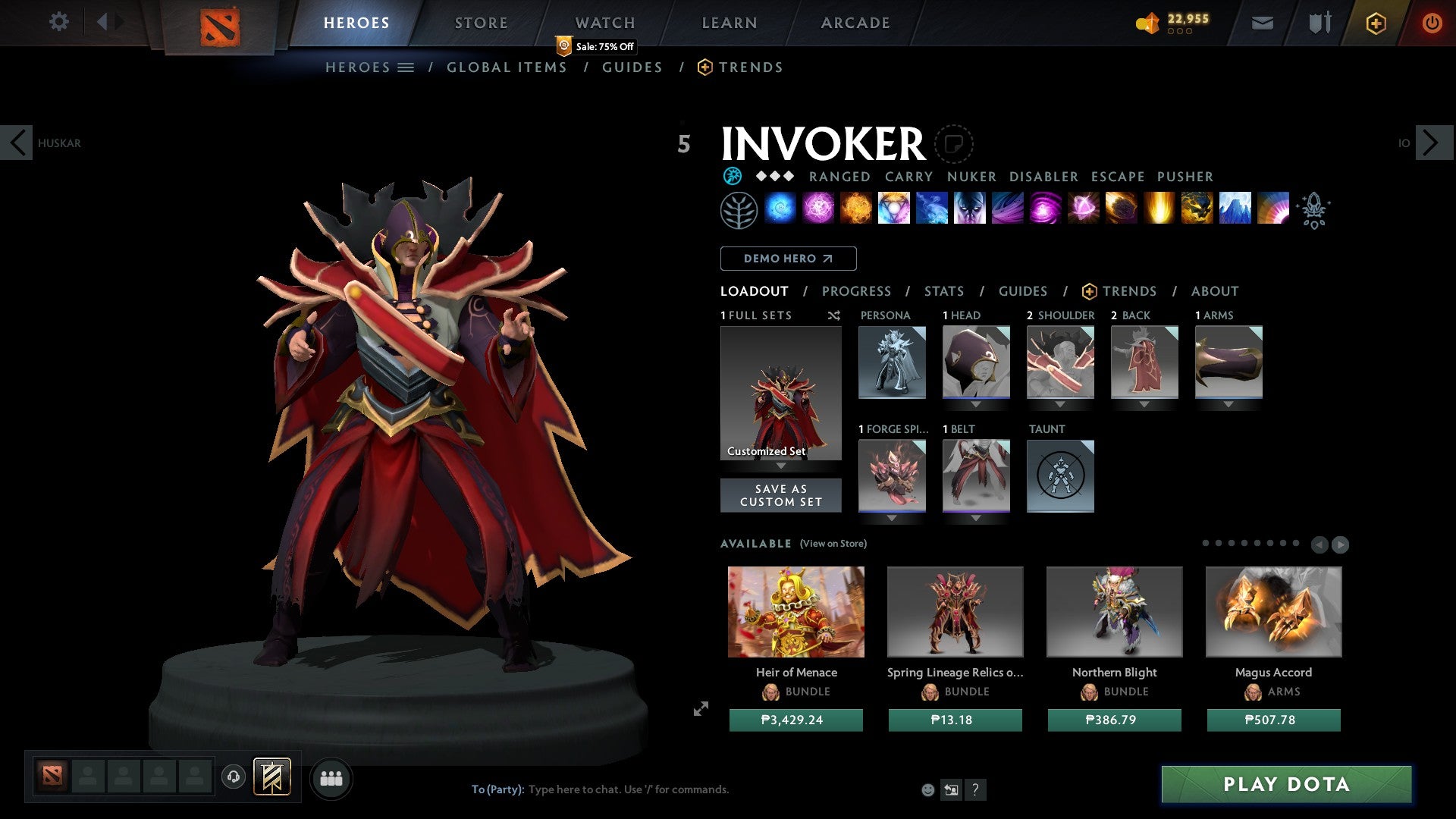Open the friends list icon
This screenshot has width=1456, height=819.
[331, 778]
